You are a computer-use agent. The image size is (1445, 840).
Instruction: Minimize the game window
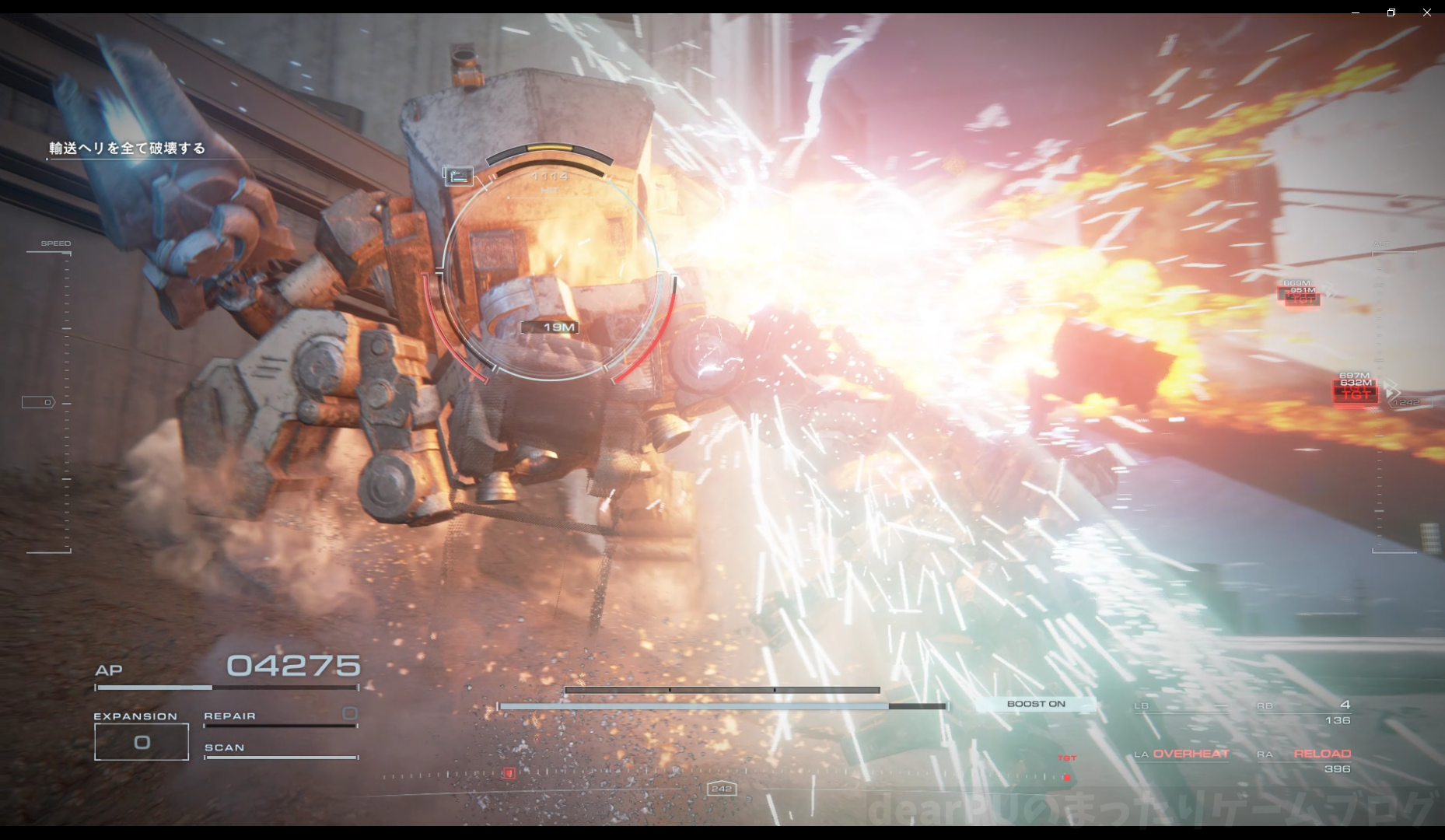pyautogui.click(x=1355, y=12)
